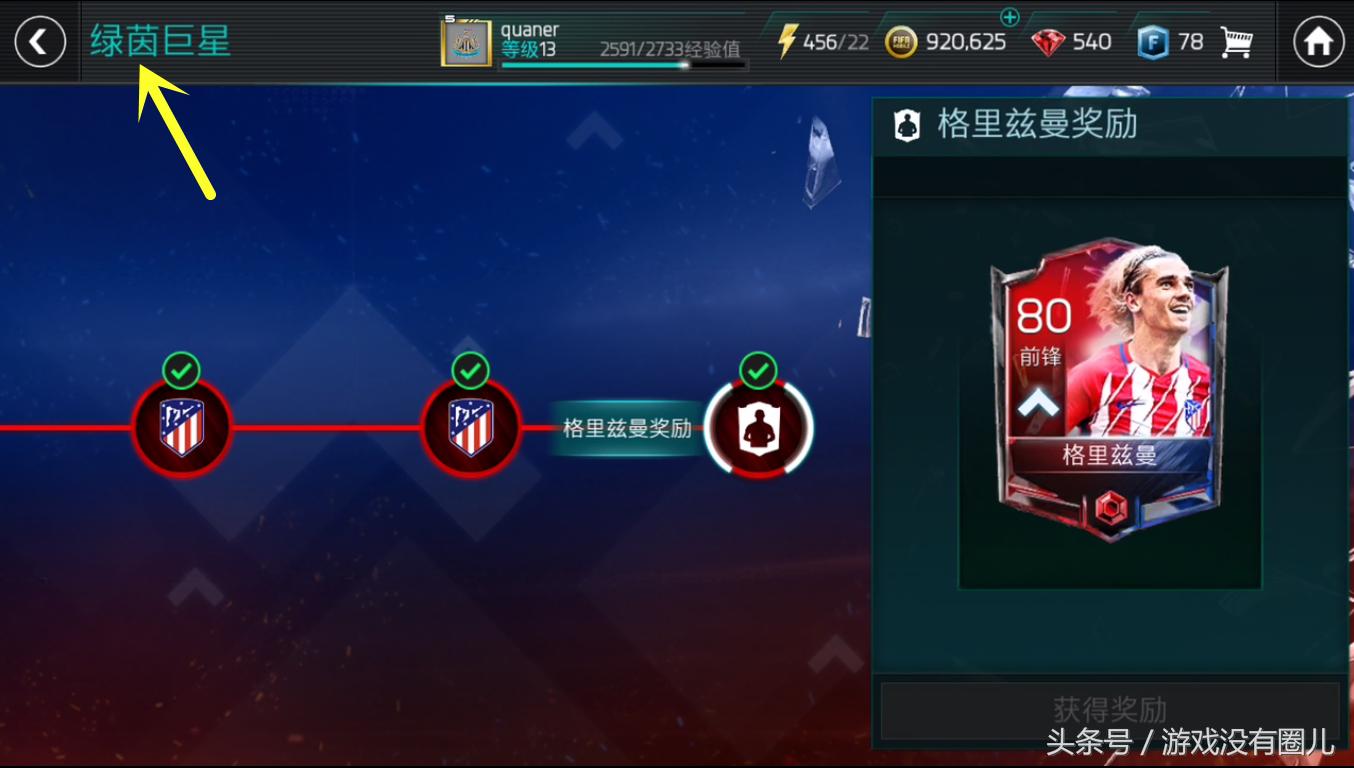Select the first Atlético Madrid crest node
The height and width of the screenshot is (768, 1354).
pos(181,426)
